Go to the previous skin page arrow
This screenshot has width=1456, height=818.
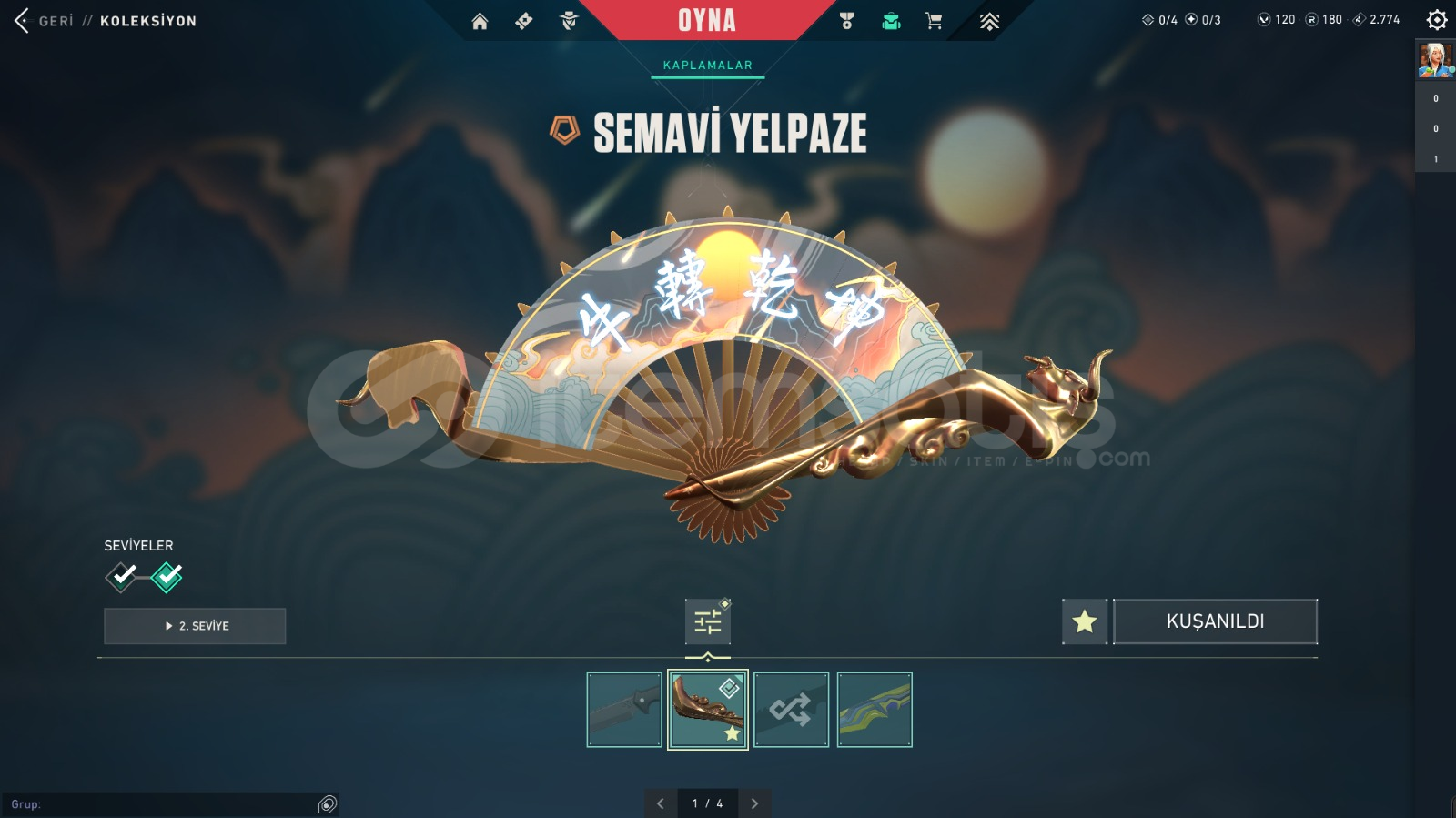(661, 803)
